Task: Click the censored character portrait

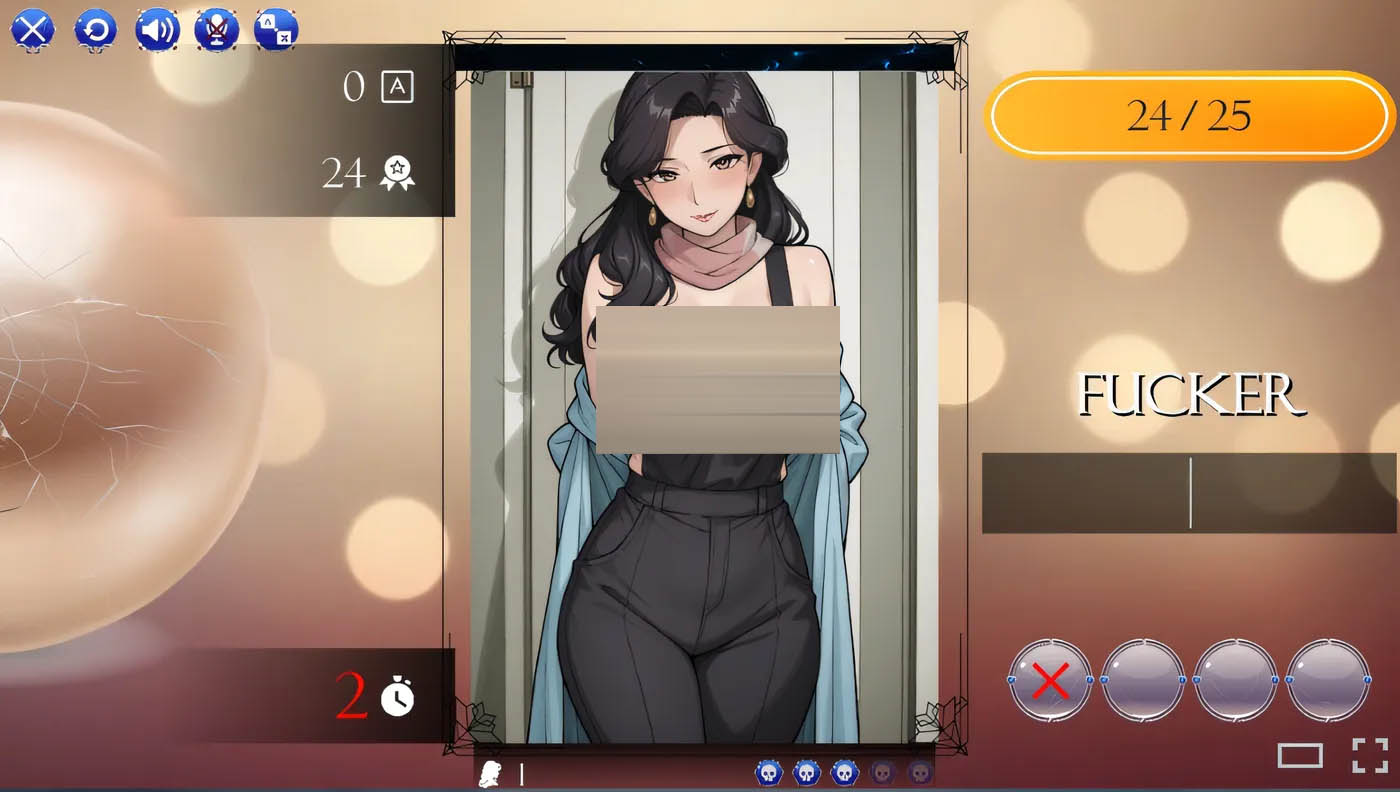Action: (x=710, y=400)
